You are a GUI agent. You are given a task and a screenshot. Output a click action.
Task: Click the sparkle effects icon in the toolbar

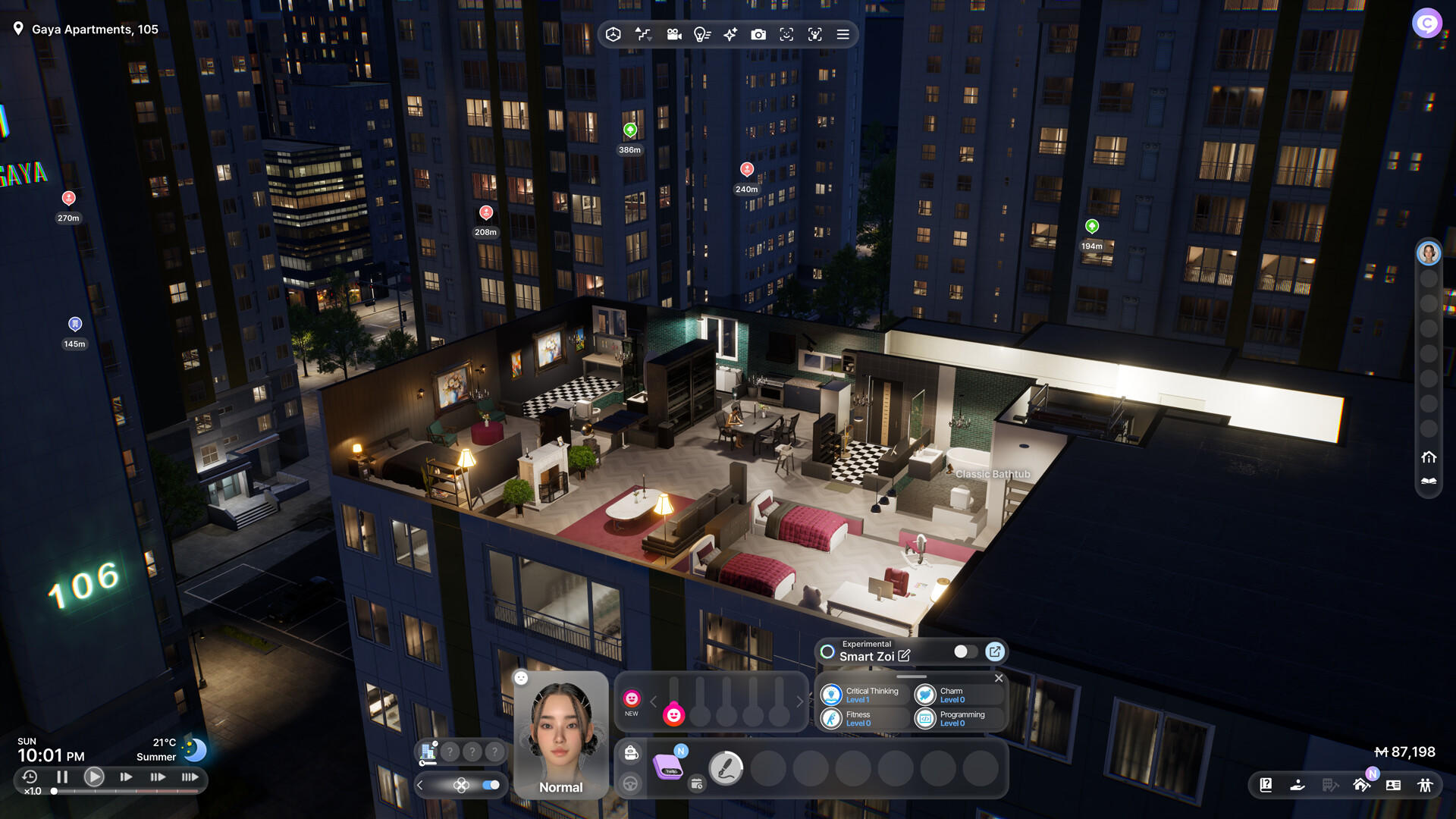tap(730, 35)
